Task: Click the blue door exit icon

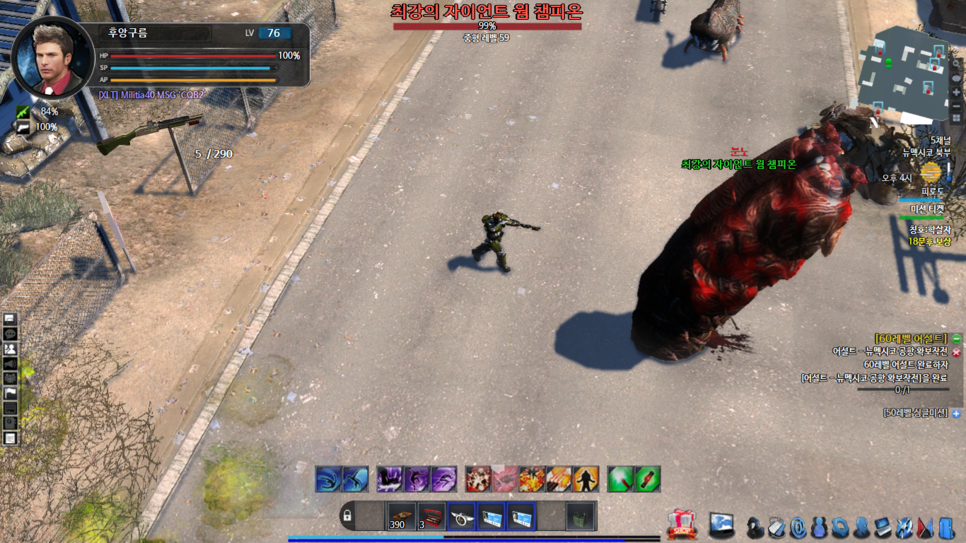Action: [946, 526]
